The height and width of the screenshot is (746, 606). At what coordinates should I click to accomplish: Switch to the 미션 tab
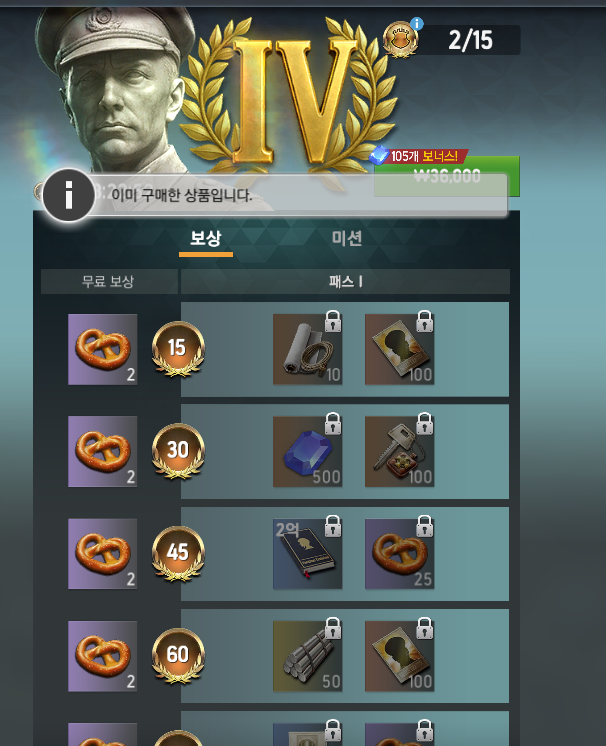pyautogui.click(x=347, y=238)
